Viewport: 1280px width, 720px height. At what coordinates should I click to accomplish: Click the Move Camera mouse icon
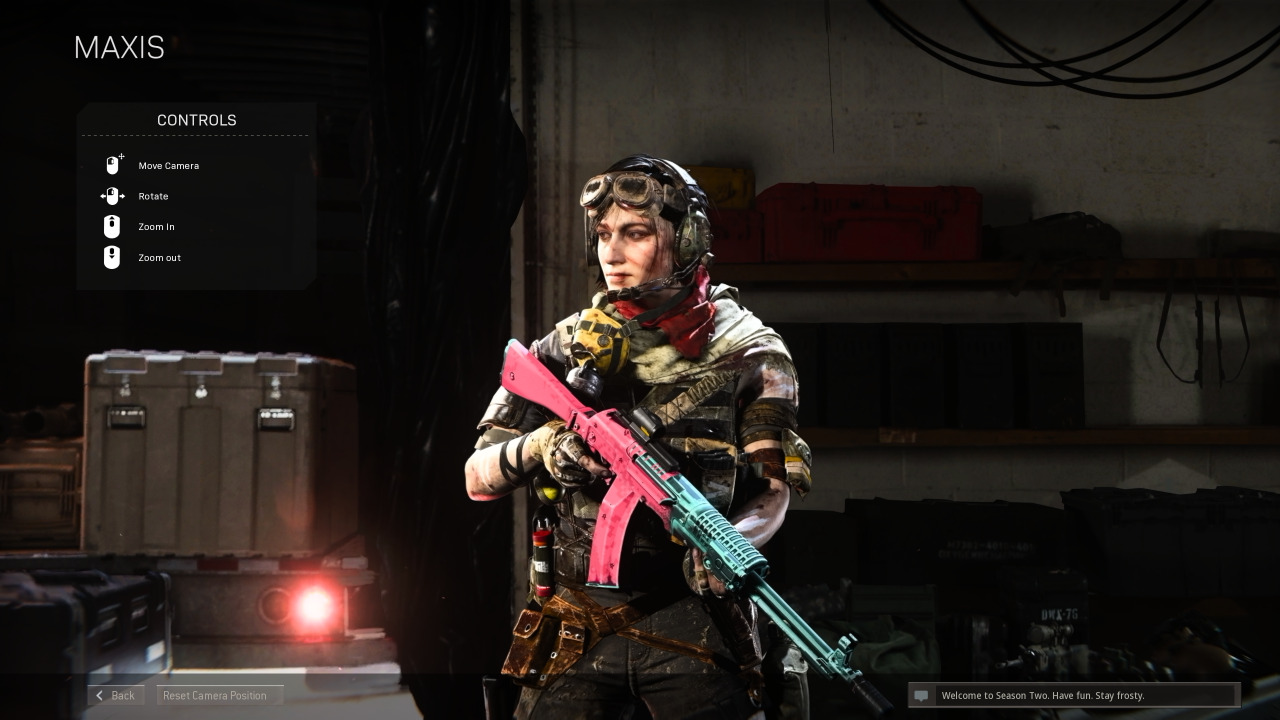[x=112, y=164]
